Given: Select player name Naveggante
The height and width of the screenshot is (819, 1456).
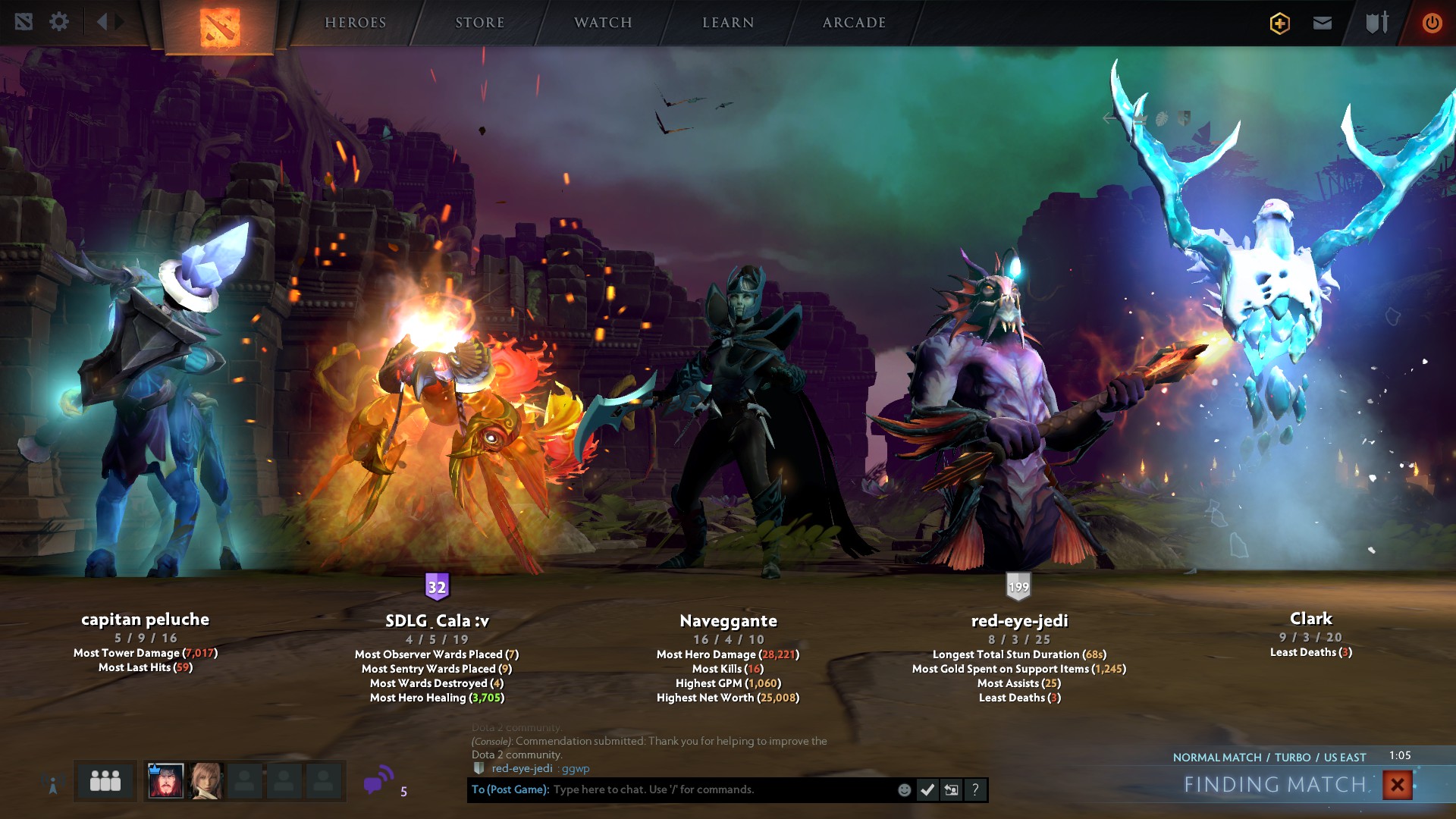Looking at the screenshot, I should pyautogui.click(x=728, y=621).
